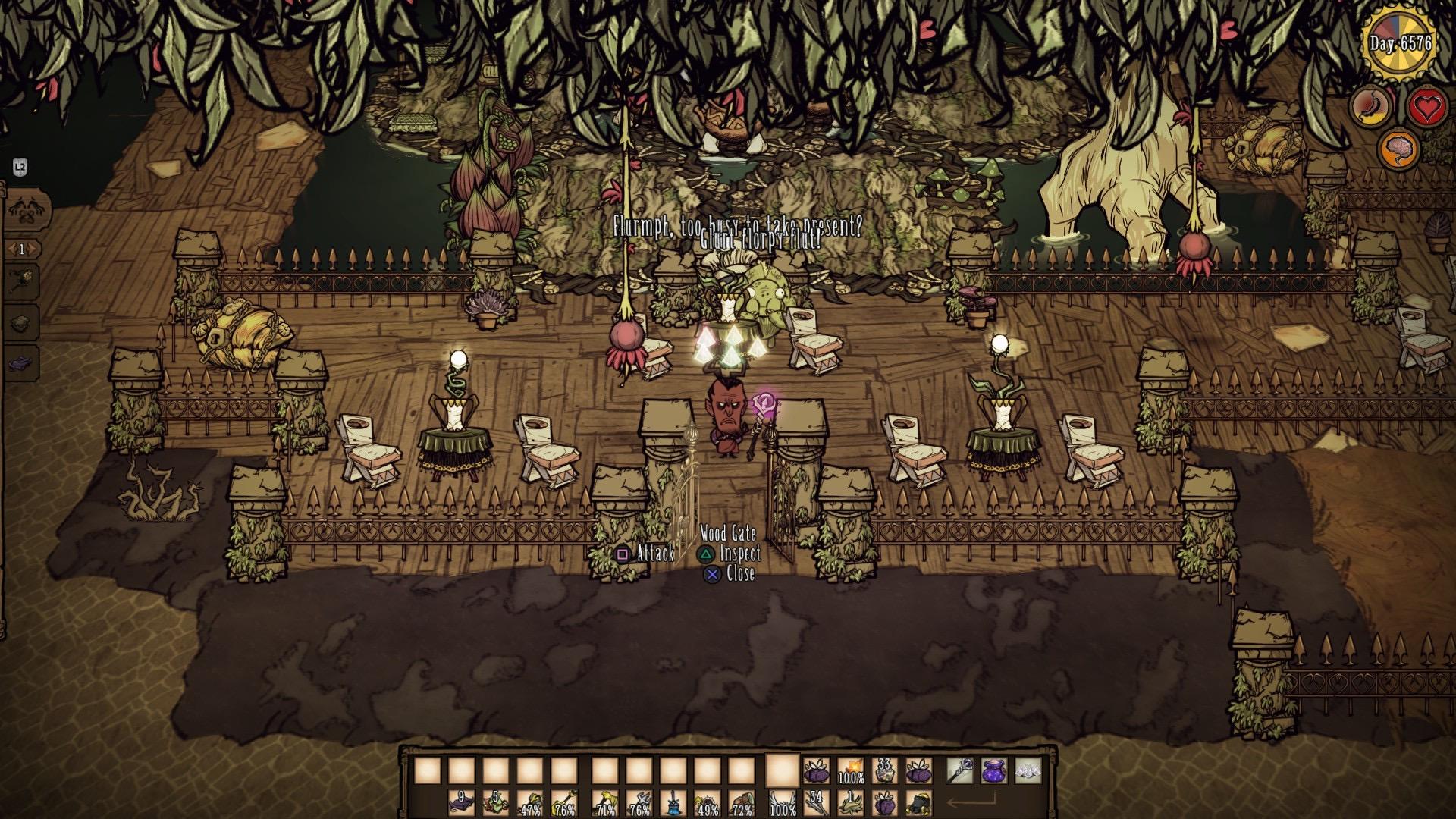Select the green item stack of 5
The width and height of the screenshot is (1456, 819).
(496, 803)
